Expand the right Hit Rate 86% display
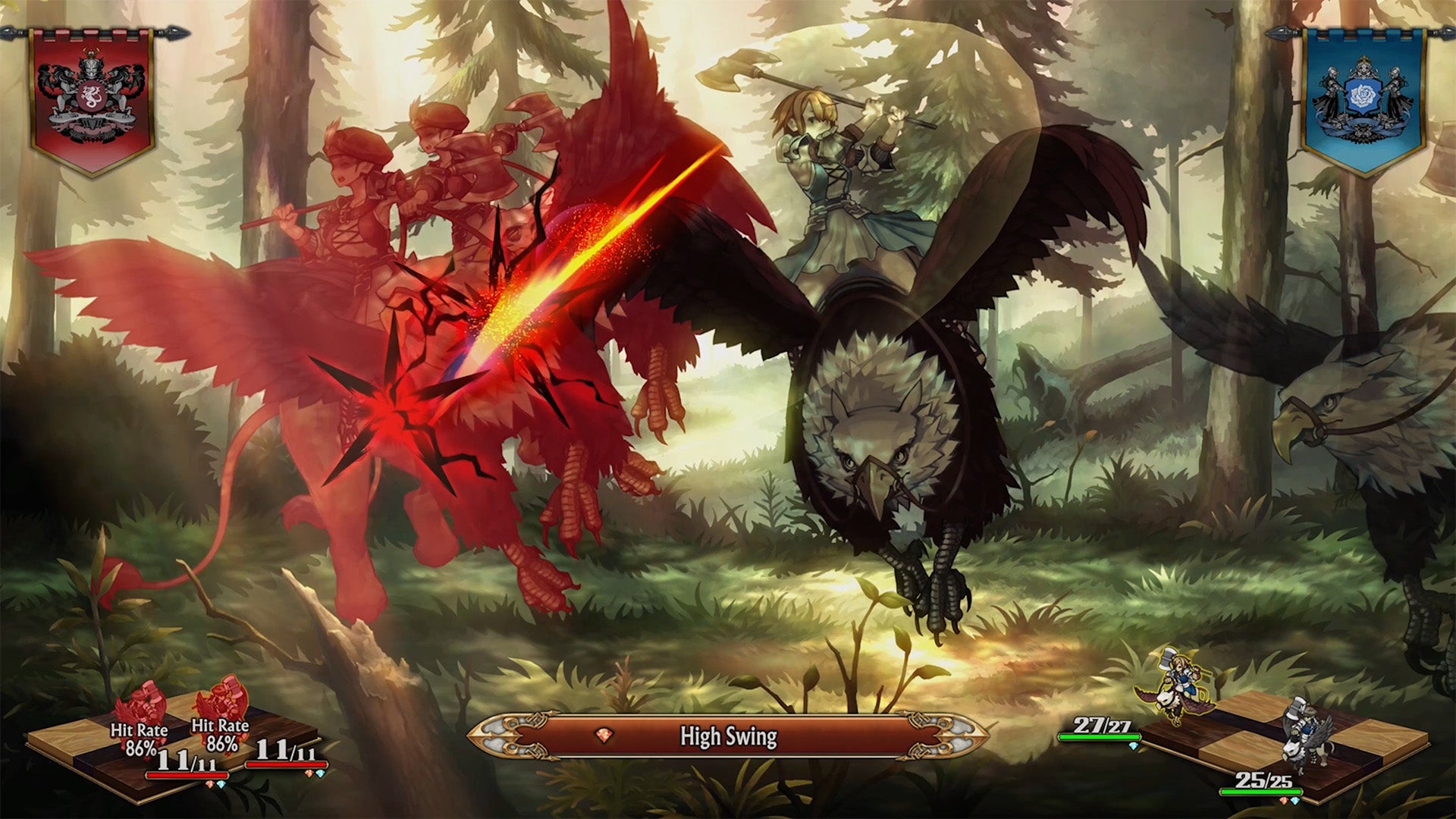This screenshot has height=819, width=1456. (x=220, y=731)
